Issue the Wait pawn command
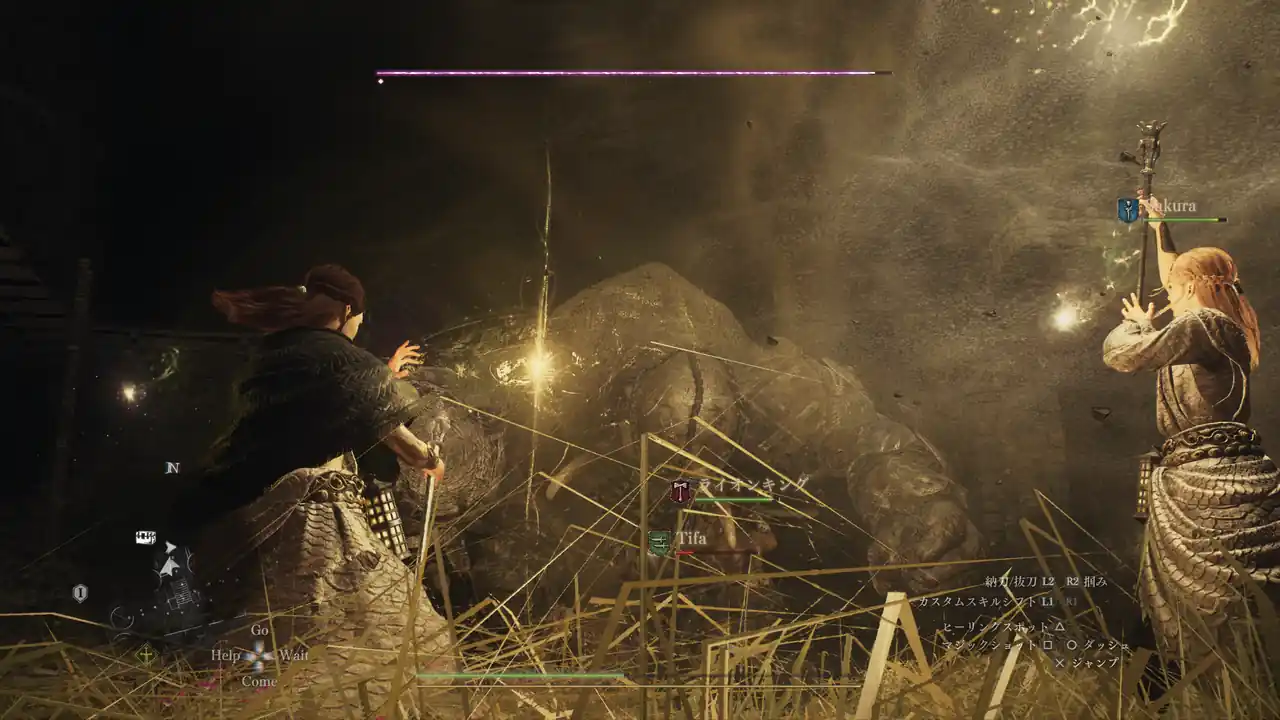 pos(294,656)
